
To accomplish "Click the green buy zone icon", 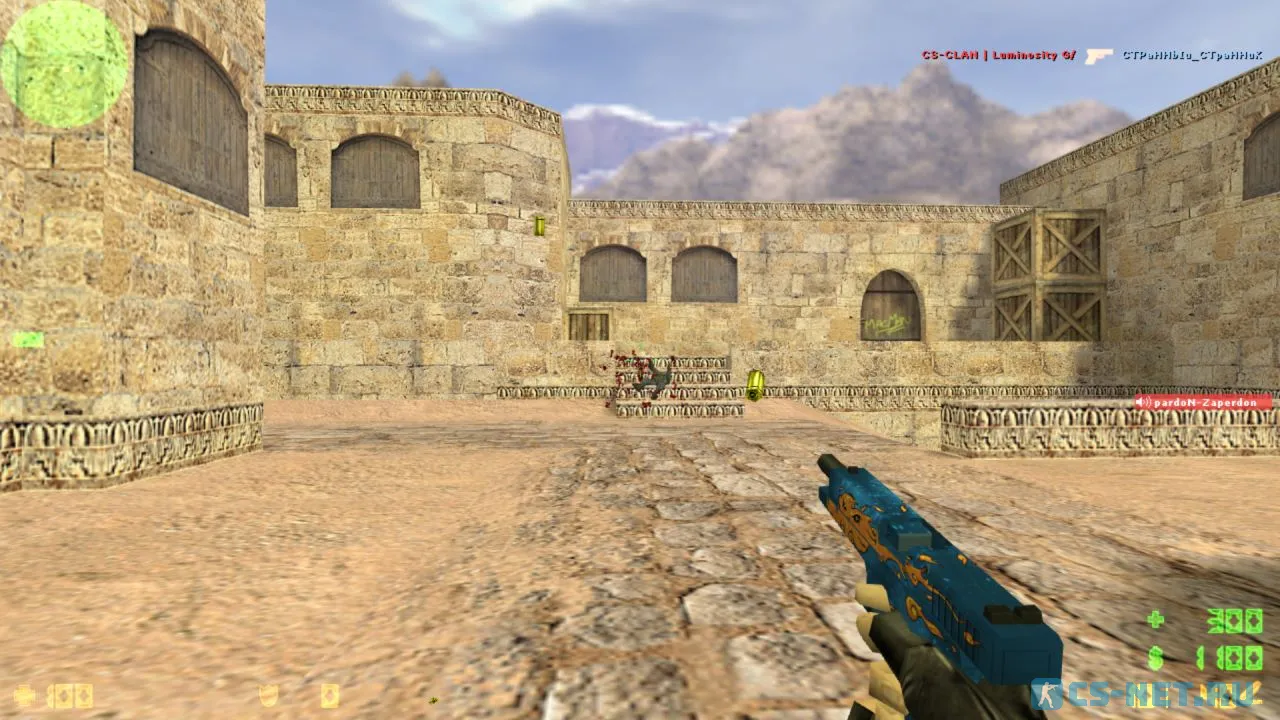I will [x=27, y=340].
